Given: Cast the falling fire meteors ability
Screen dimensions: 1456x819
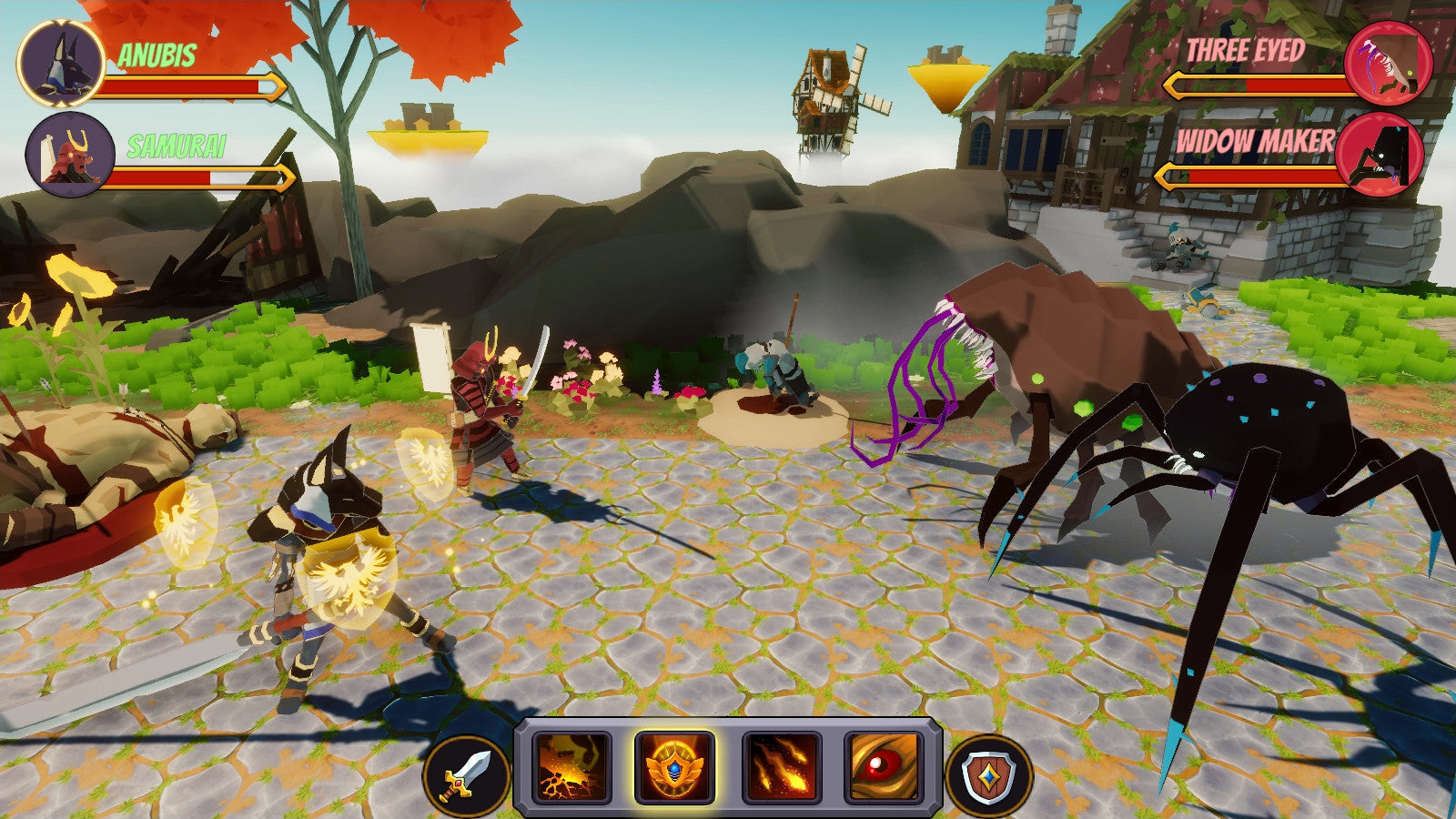Looking at the screenshot, I should tap(782, 767).
